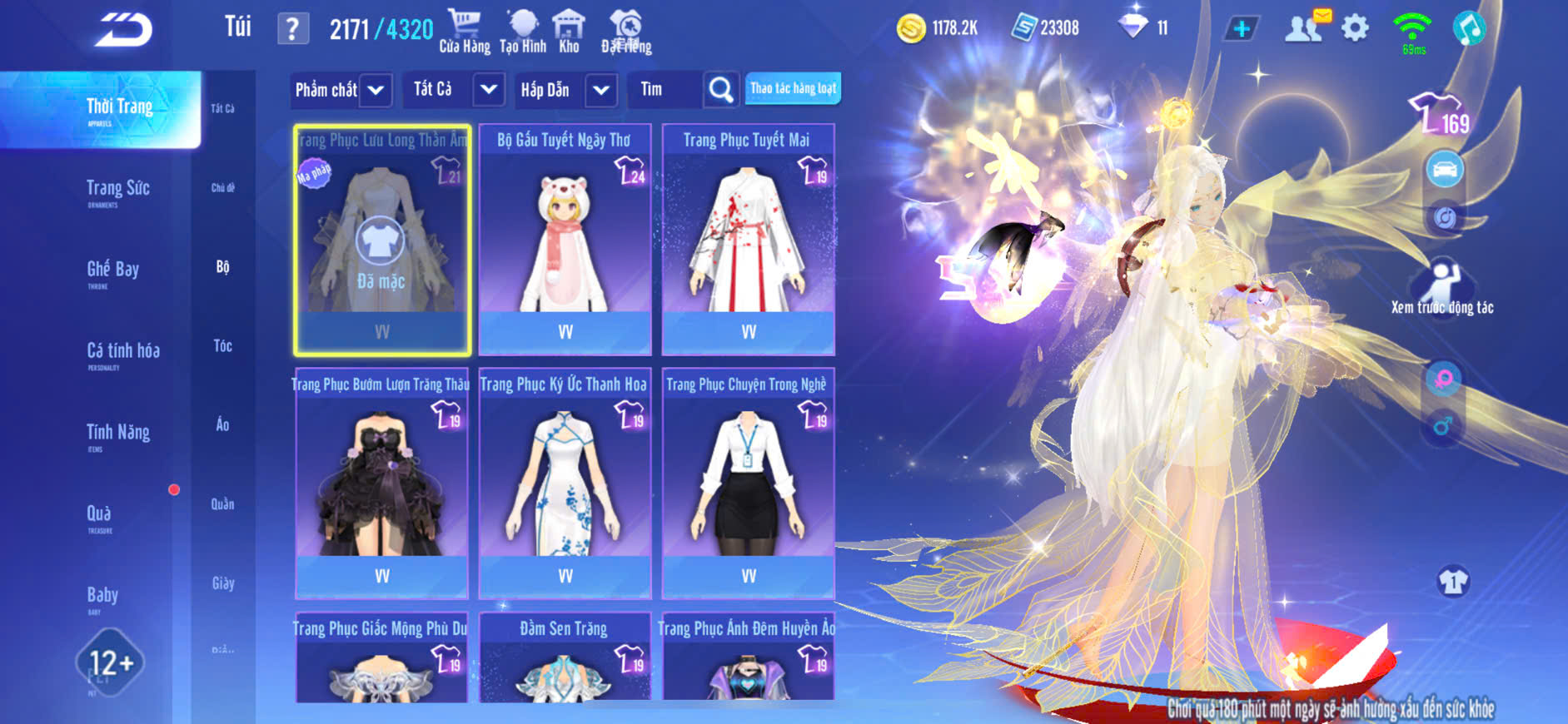Viewport: 1568px width, 724px height.
Task: Open the Kho storage
Action: click(569, 32)
